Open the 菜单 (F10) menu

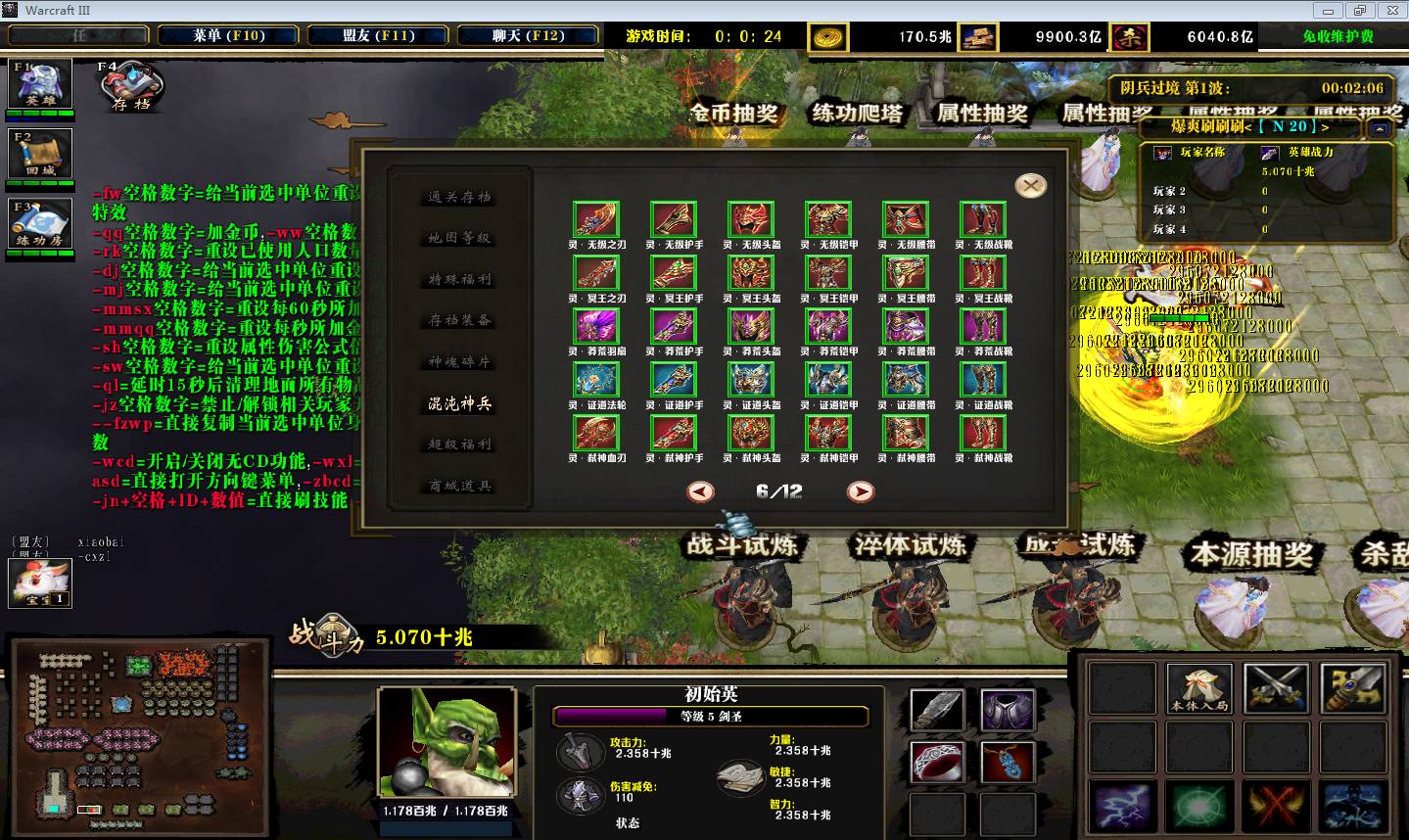227,33
